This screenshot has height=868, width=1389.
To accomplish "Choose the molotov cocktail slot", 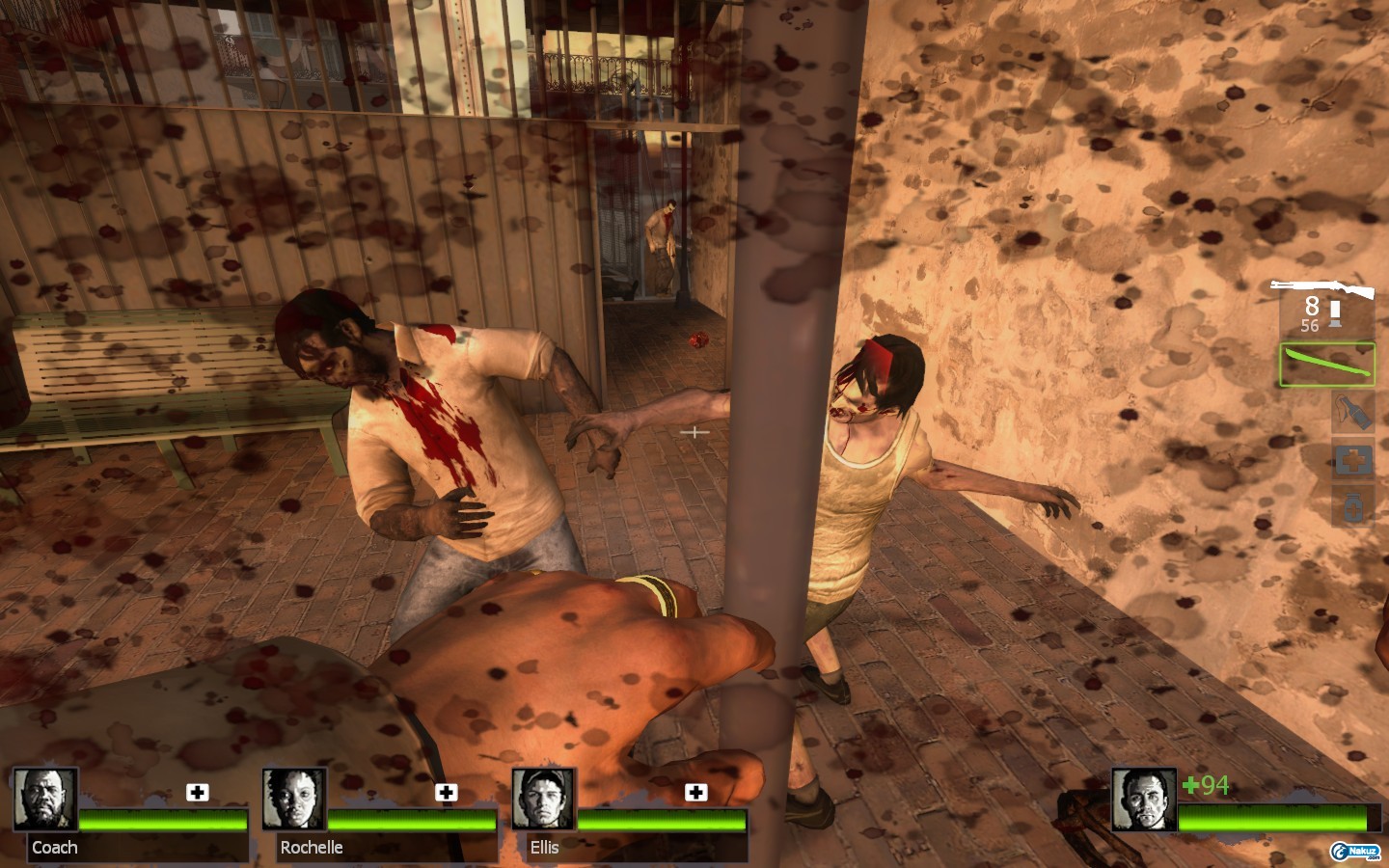I will click(1352, 413).
